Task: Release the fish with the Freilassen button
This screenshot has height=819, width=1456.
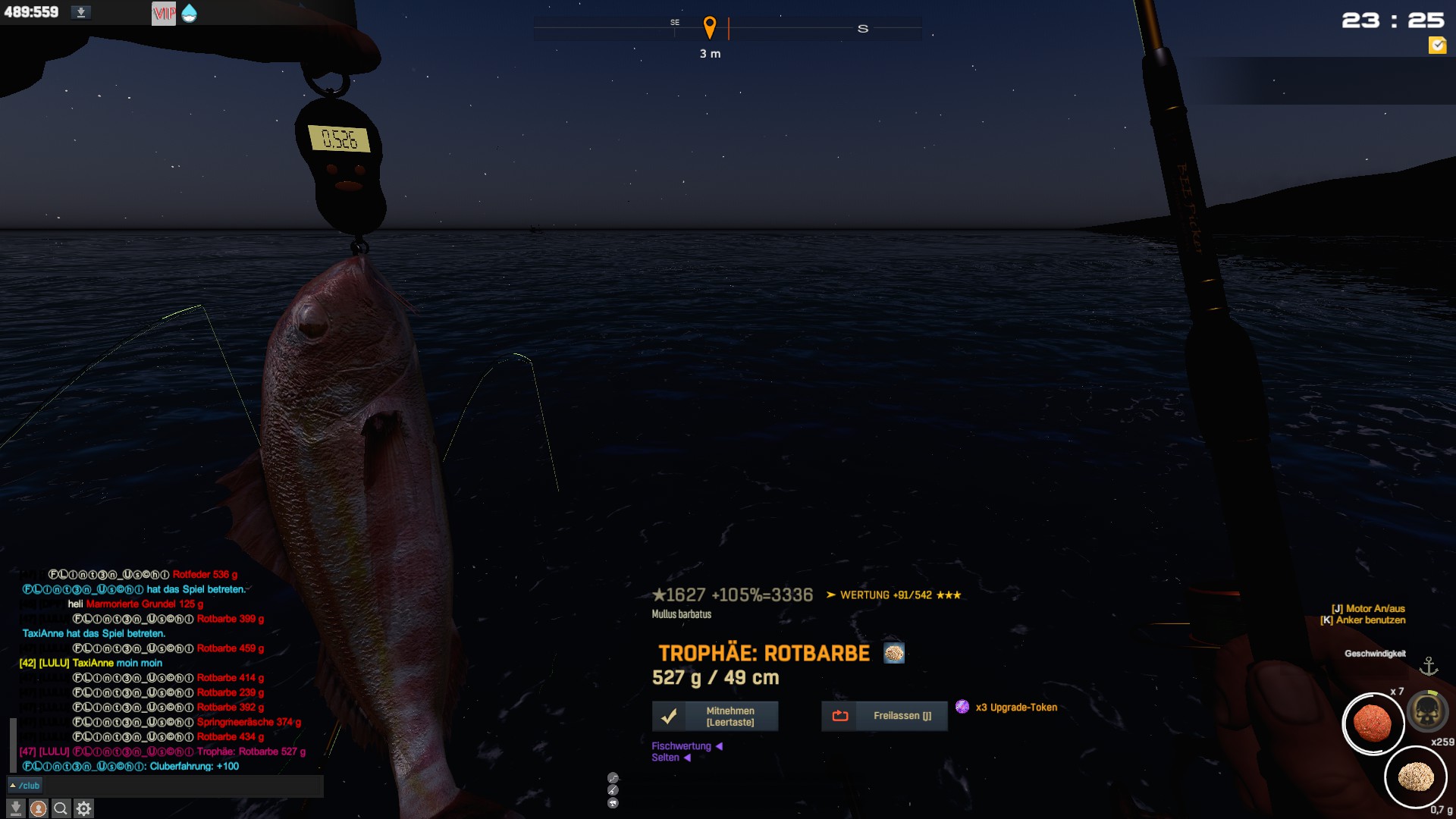Action: 884,716
